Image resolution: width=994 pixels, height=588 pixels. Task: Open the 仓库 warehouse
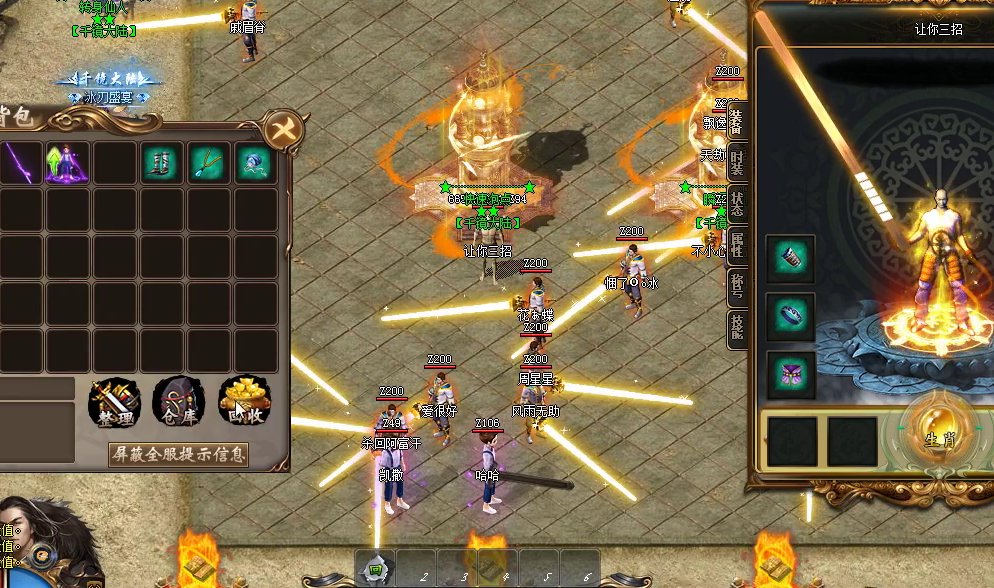(x=179, y=402)
